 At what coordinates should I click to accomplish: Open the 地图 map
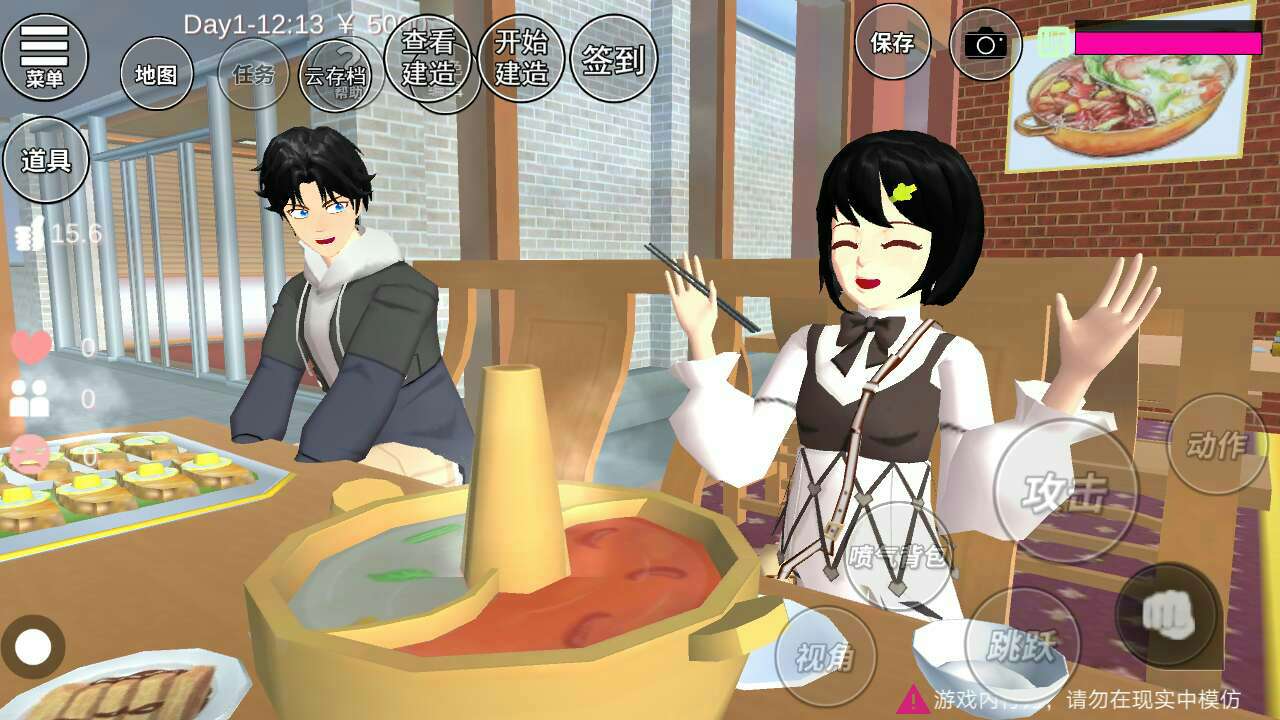(x=156, y=74)
